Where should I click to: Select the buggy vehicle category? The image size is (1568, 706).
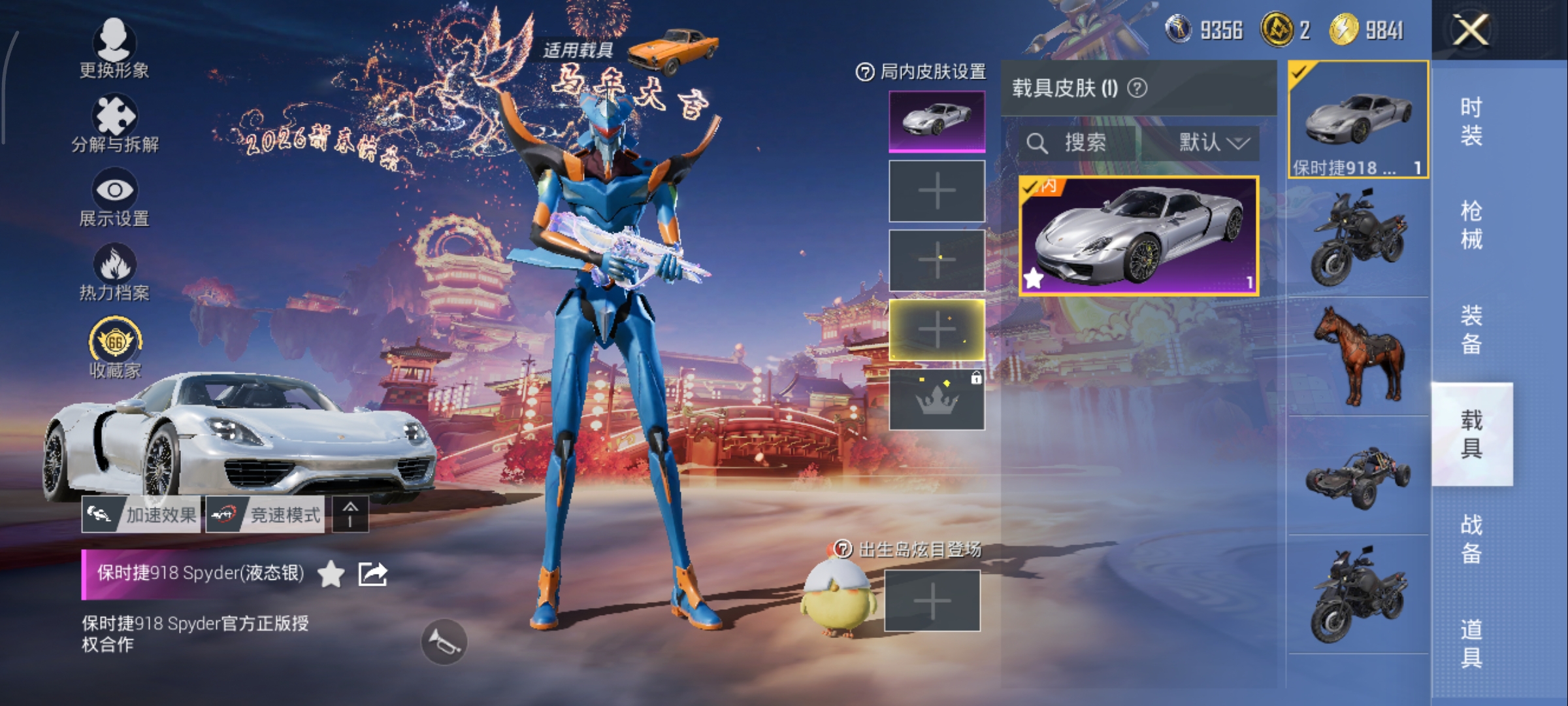tap(1359, 476)
